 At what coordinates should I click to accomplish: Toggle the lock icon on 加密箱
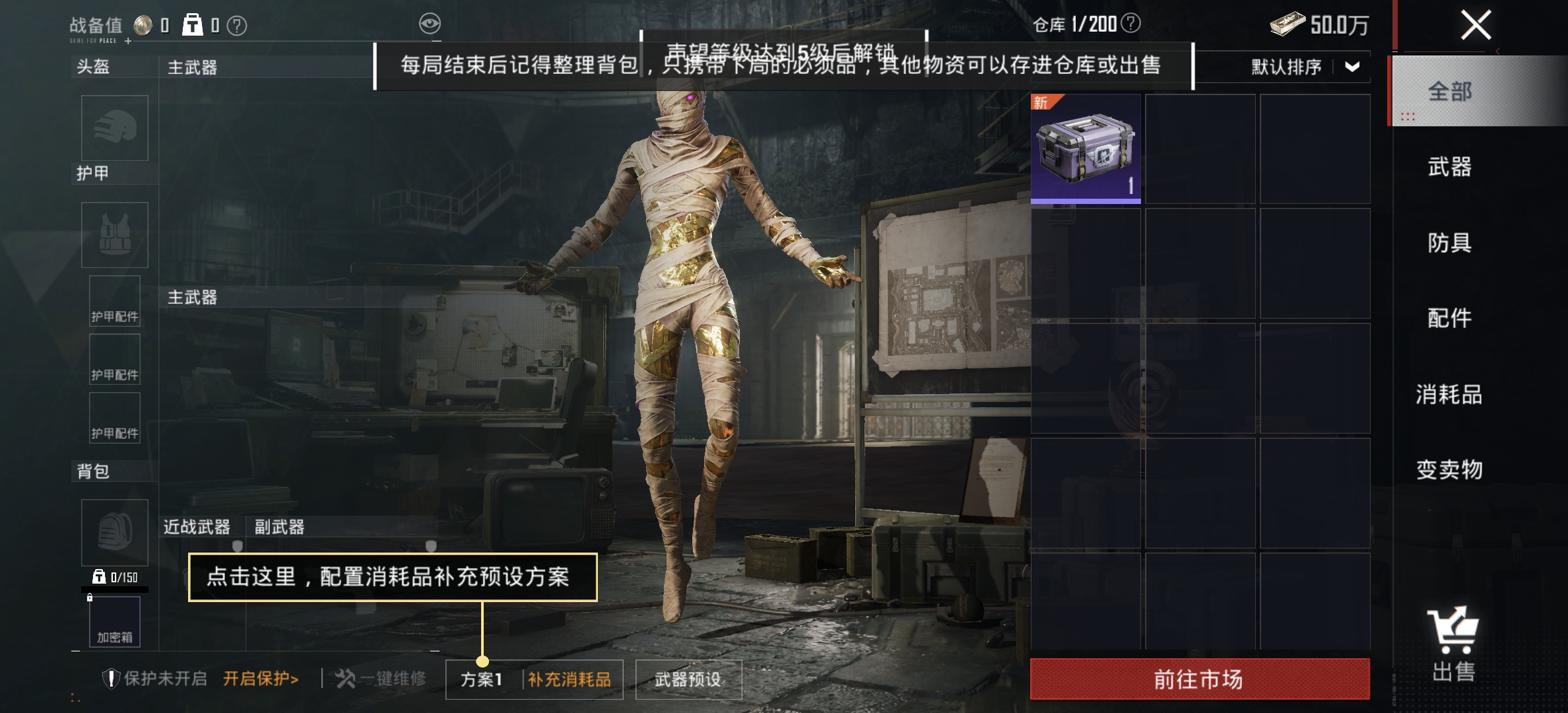pos(90,599)
